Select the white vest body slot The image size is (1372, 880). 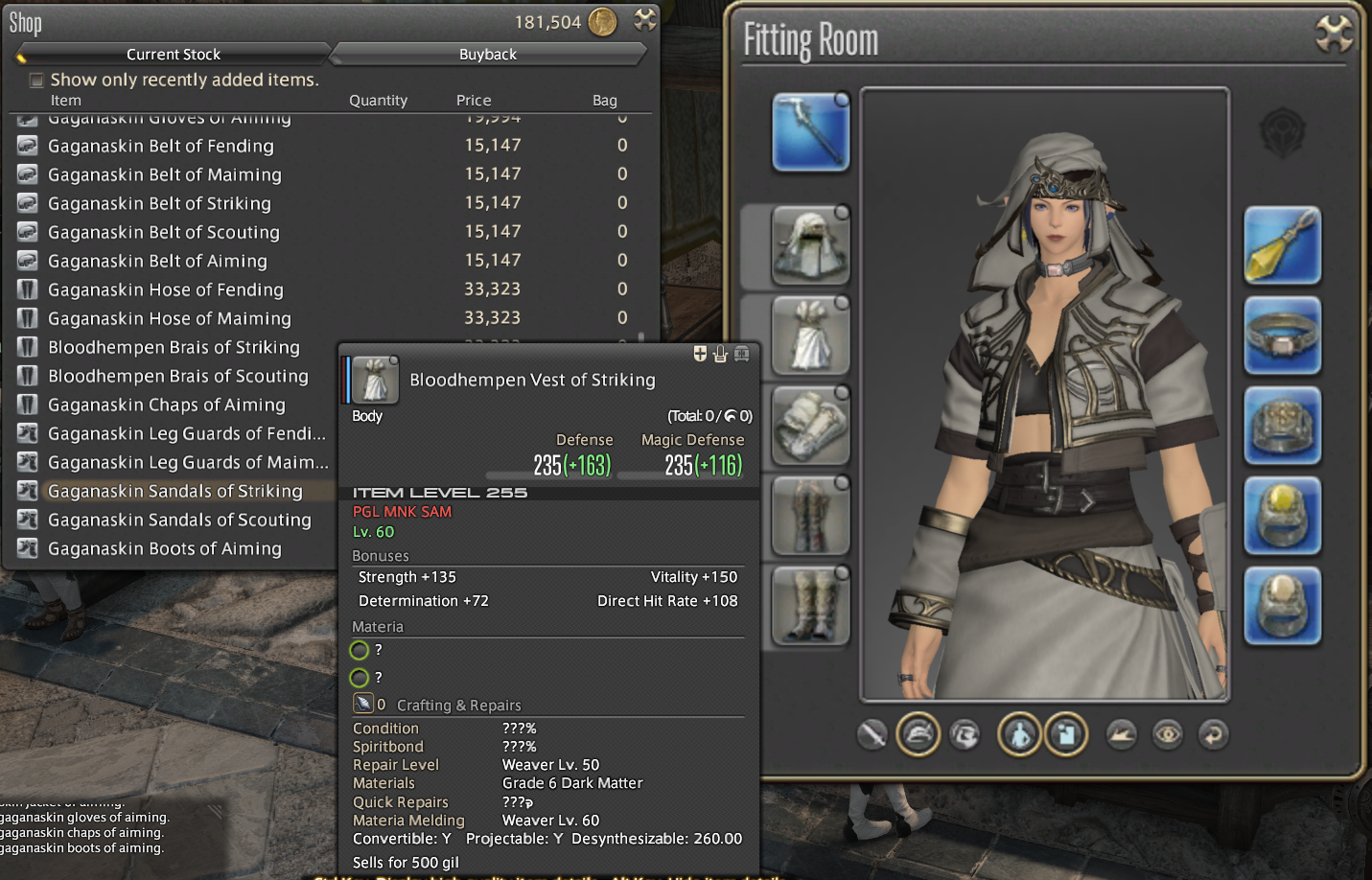(x=810, y=336)
